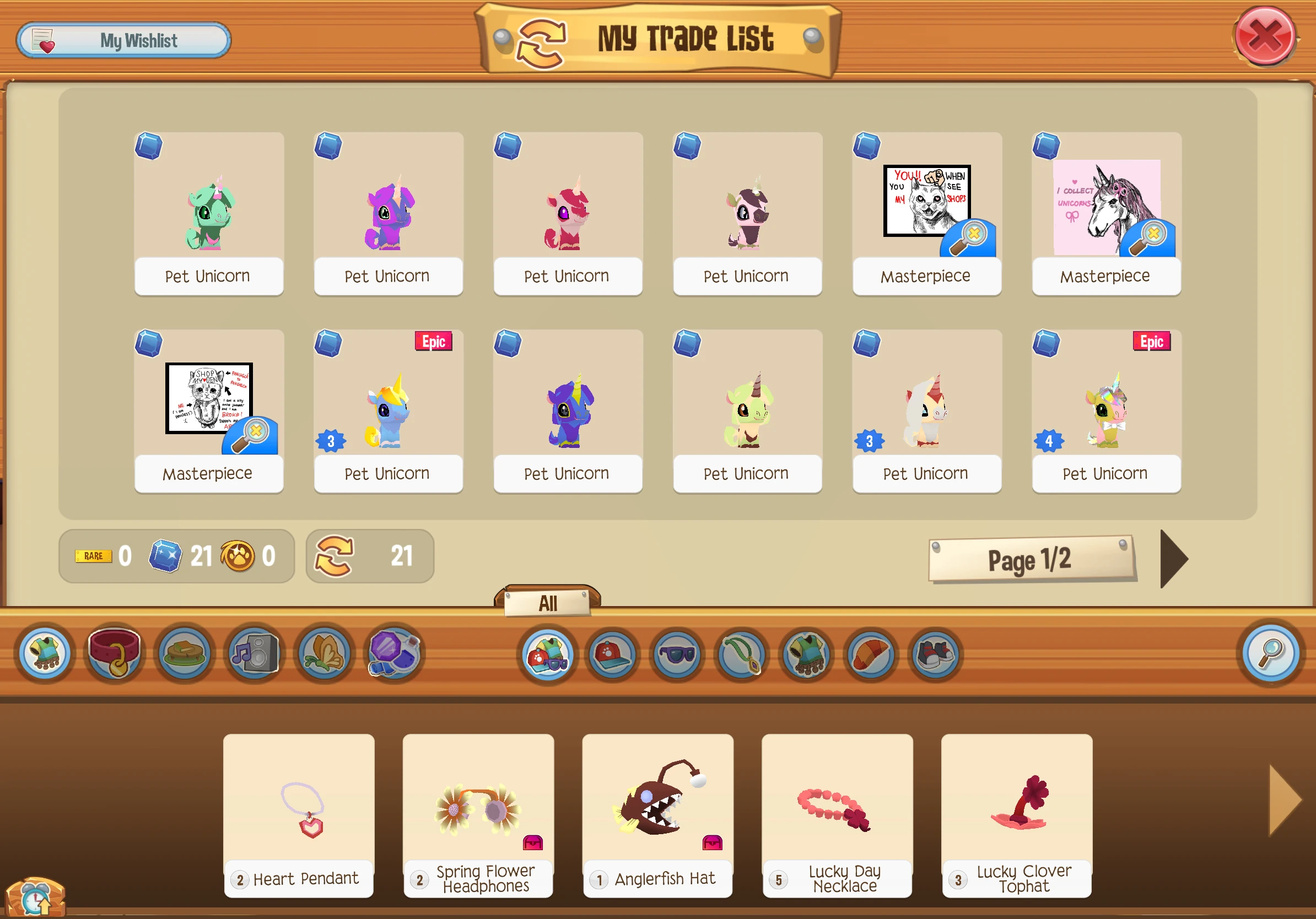Open the 'All' filter selector
The image size is (1316, 919).
[x=548, y=603]
